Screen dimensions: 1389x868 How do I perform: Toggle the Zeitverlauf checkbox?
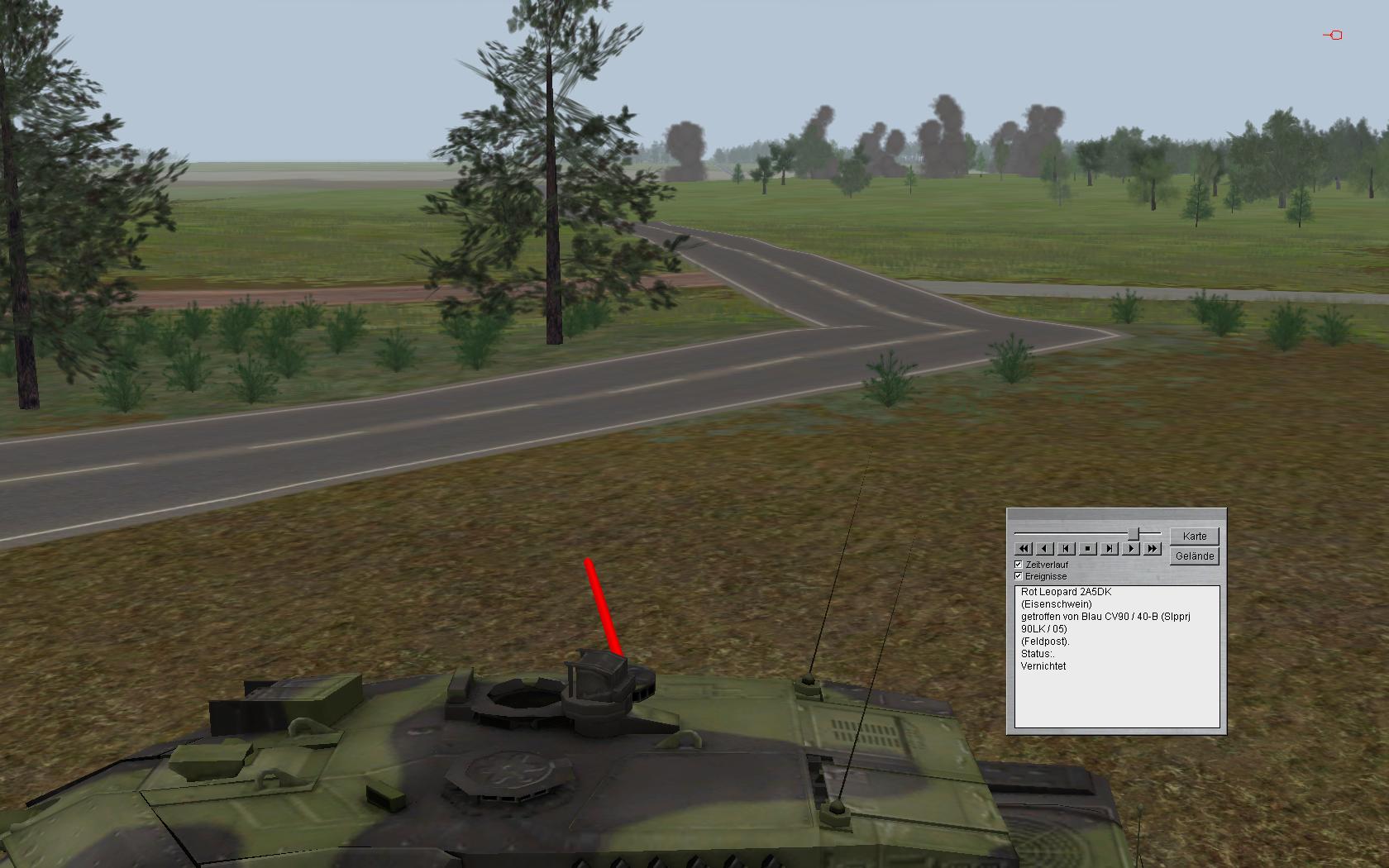pyautogui.click(x=1019, y=565)
